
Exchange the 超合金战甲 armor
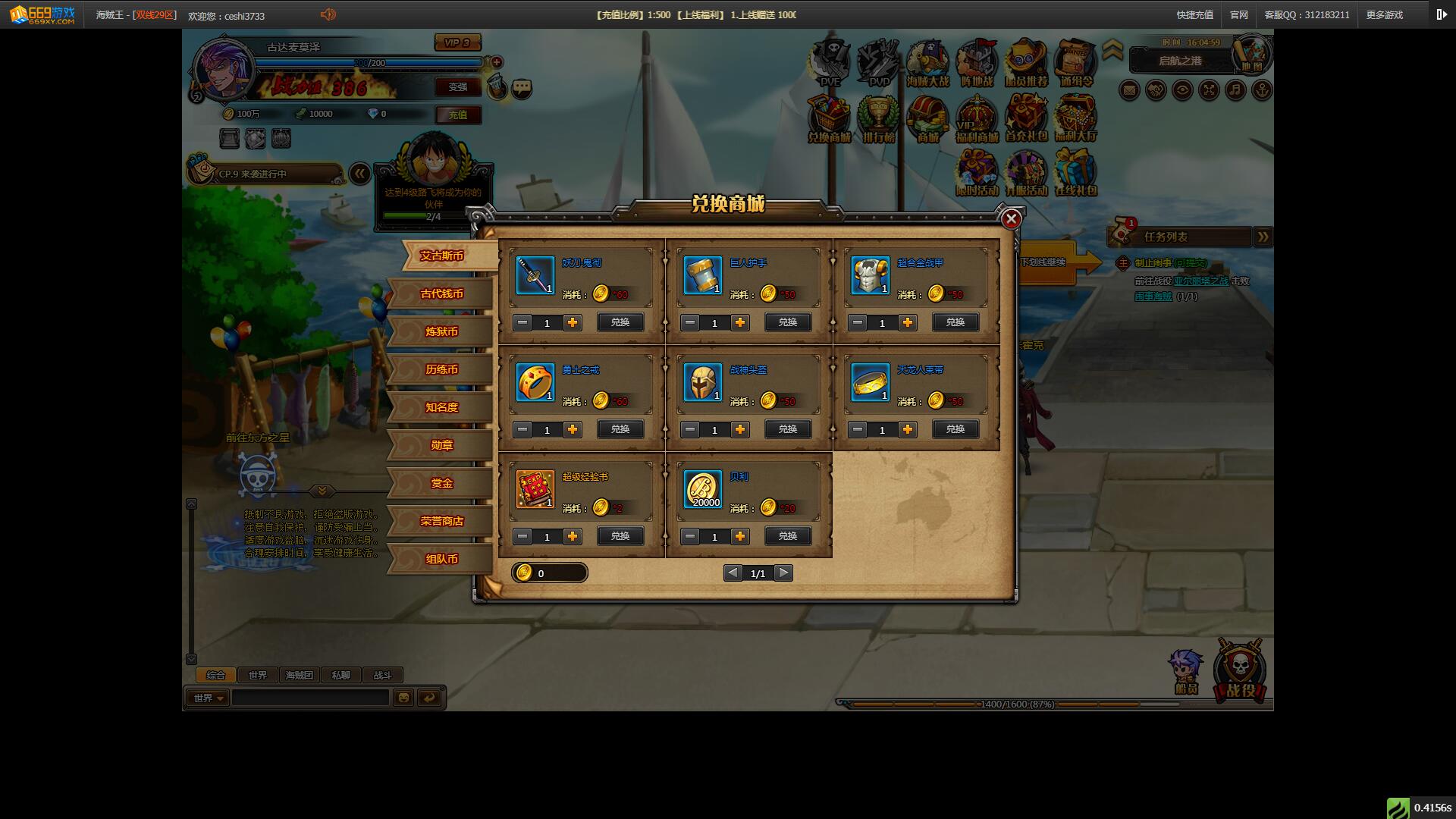click(955, 322)
